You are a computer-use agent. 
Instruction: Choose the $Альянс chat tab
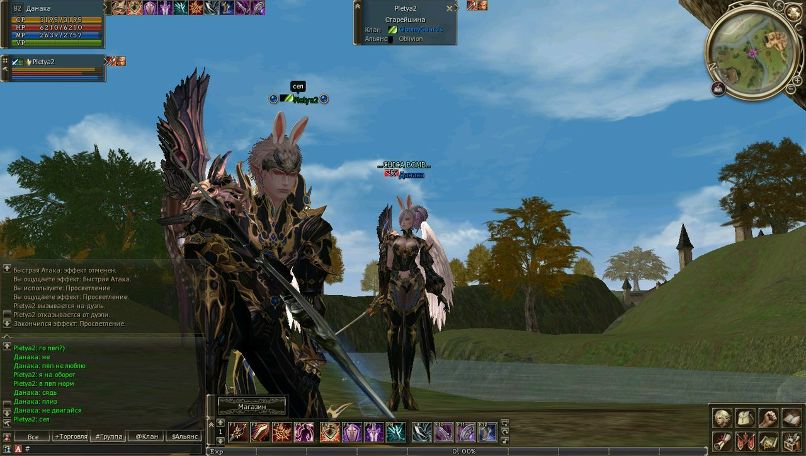tap(185, 437)
